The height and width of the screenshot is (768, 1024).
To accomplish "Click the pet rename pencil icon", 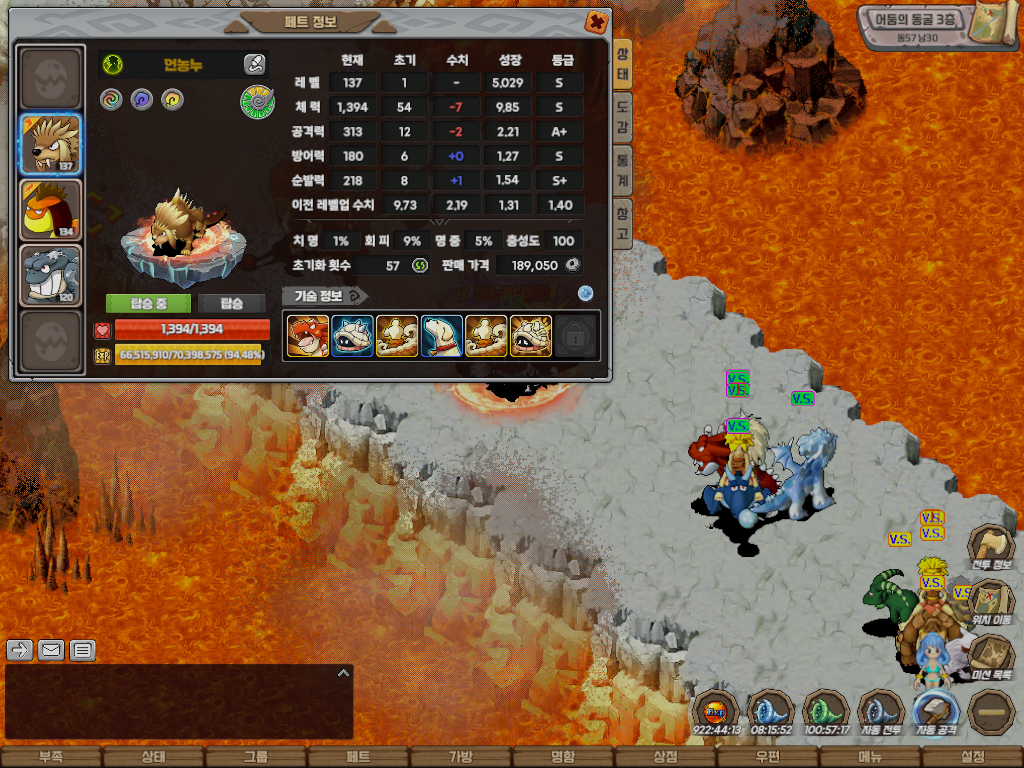I will pyautogui.click(x=254, y=65).
